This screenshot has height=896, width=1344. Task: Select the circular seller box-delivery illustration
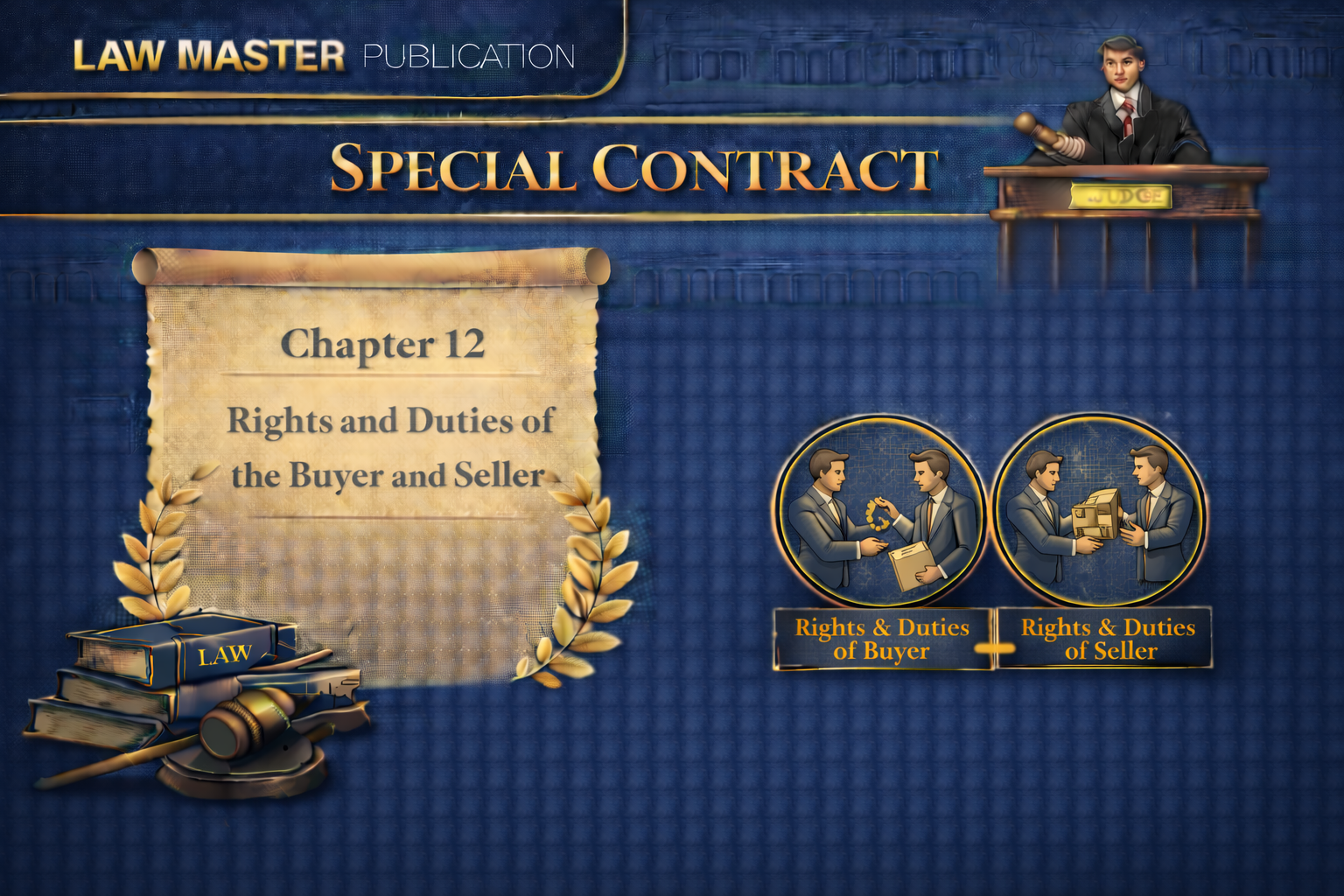(x=1100, y=513)
